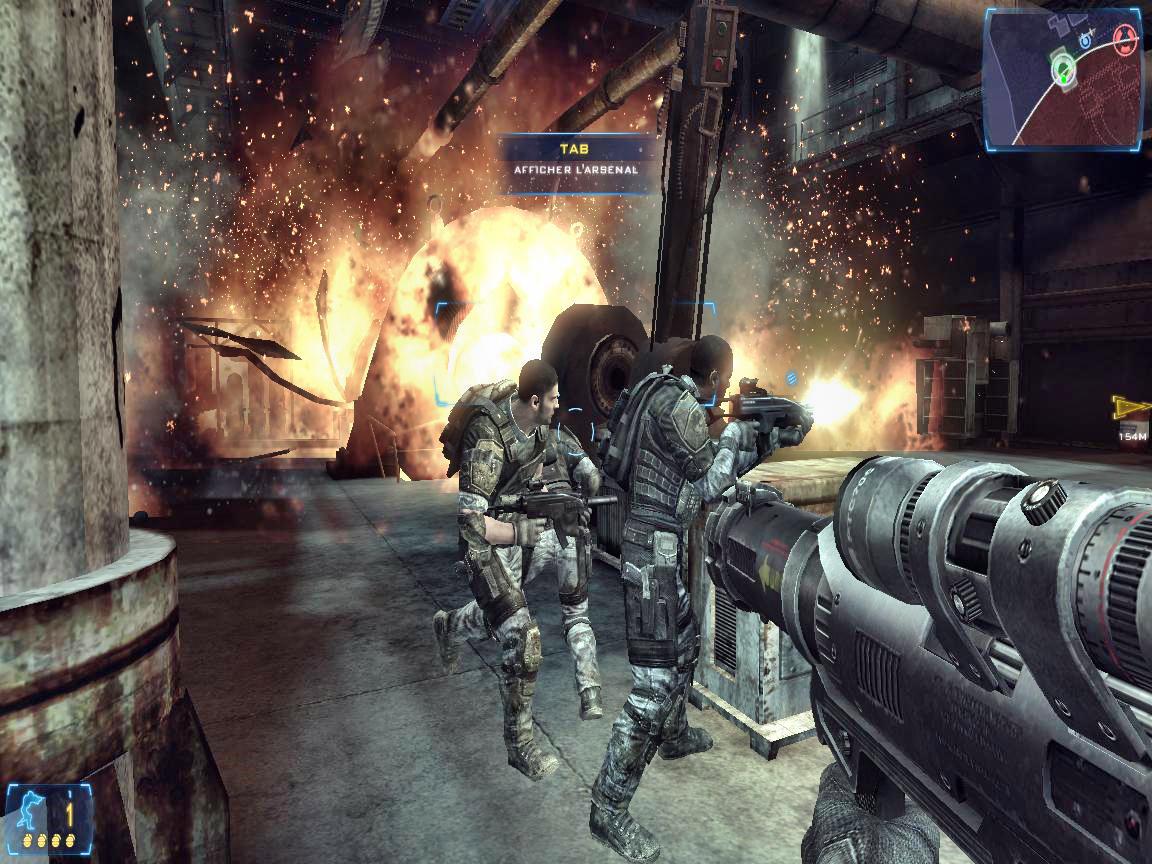Click the green player marker on minimap
1152x864 pixels.
[x=1062, y=68]
